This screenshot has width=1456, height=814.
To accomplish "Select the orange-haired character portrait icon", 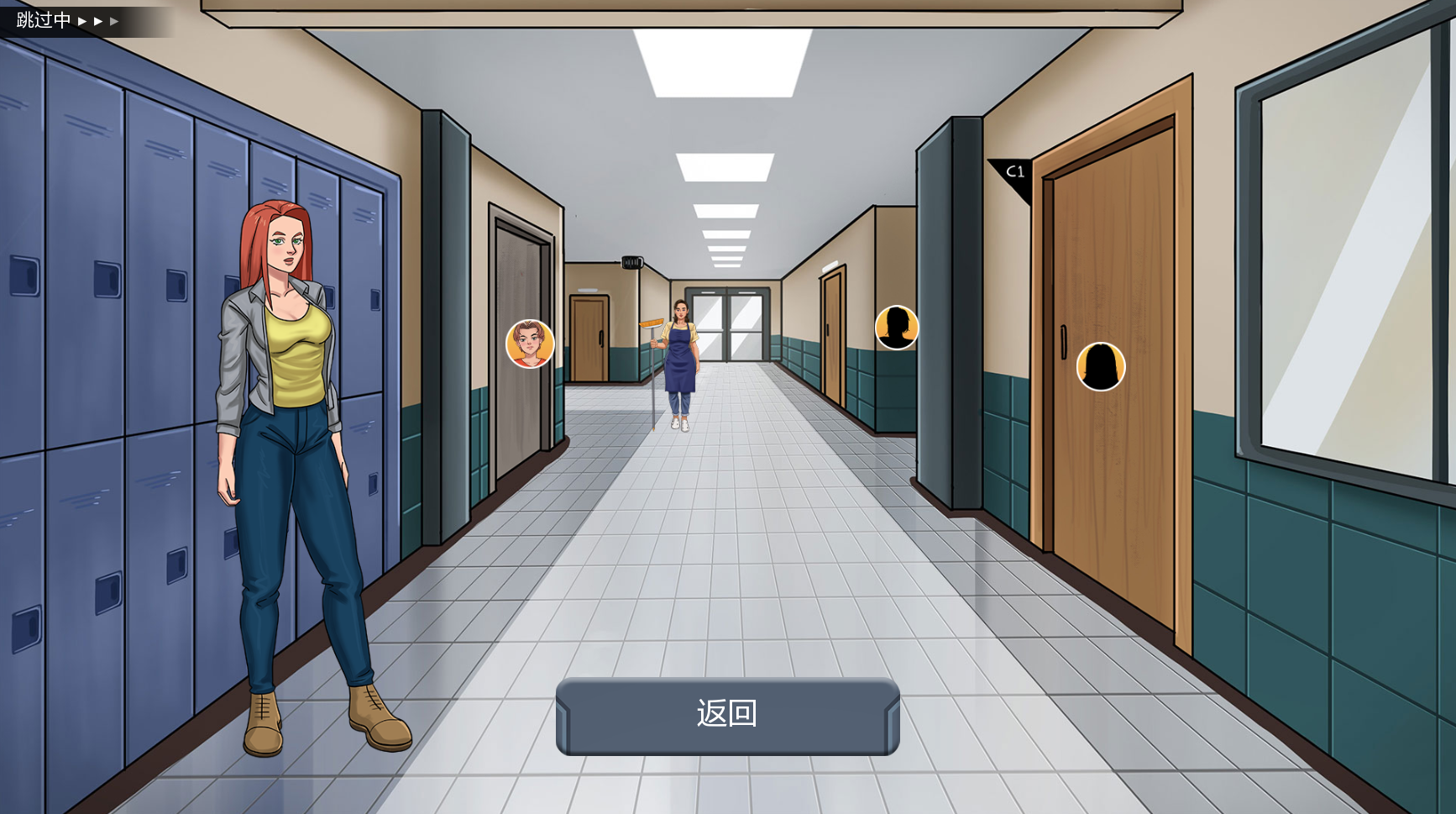I will (x=530, y=344).
